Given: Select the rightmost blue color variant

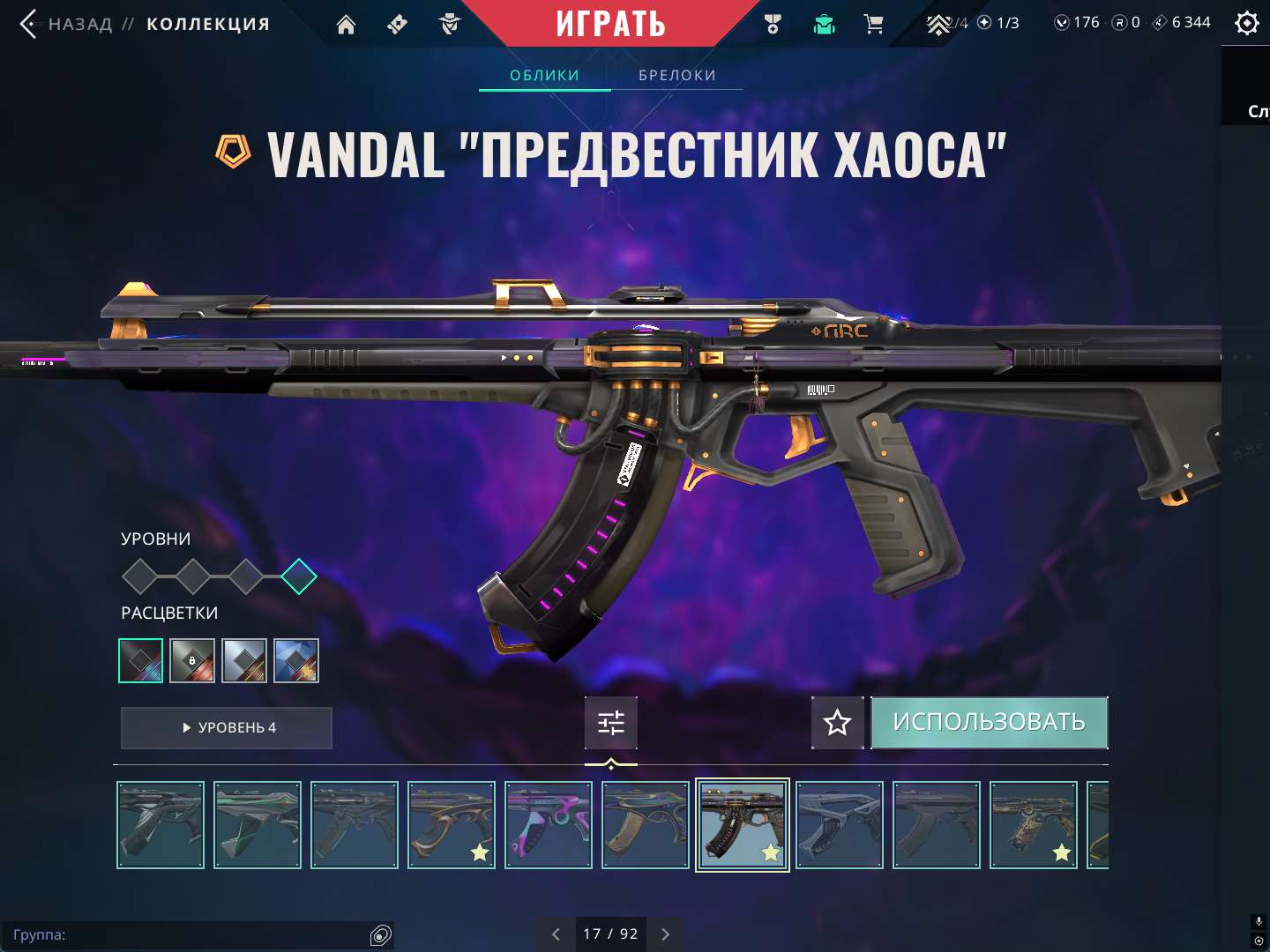Looking at the screenshot, I should point(296,660).
